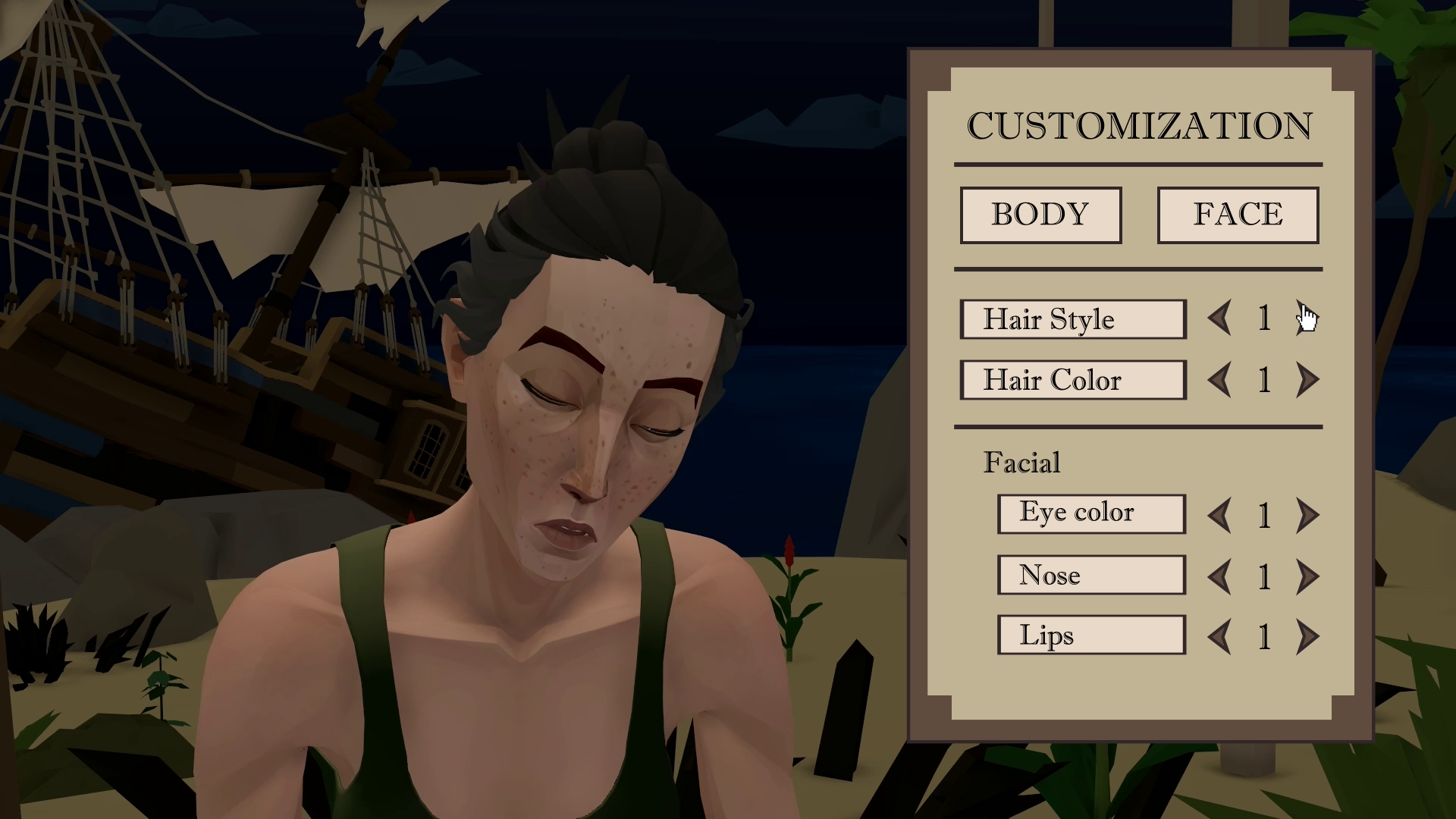Show the previous Nose shape
This screenshot has width=1456, height=819.
tap(1219, 577)
